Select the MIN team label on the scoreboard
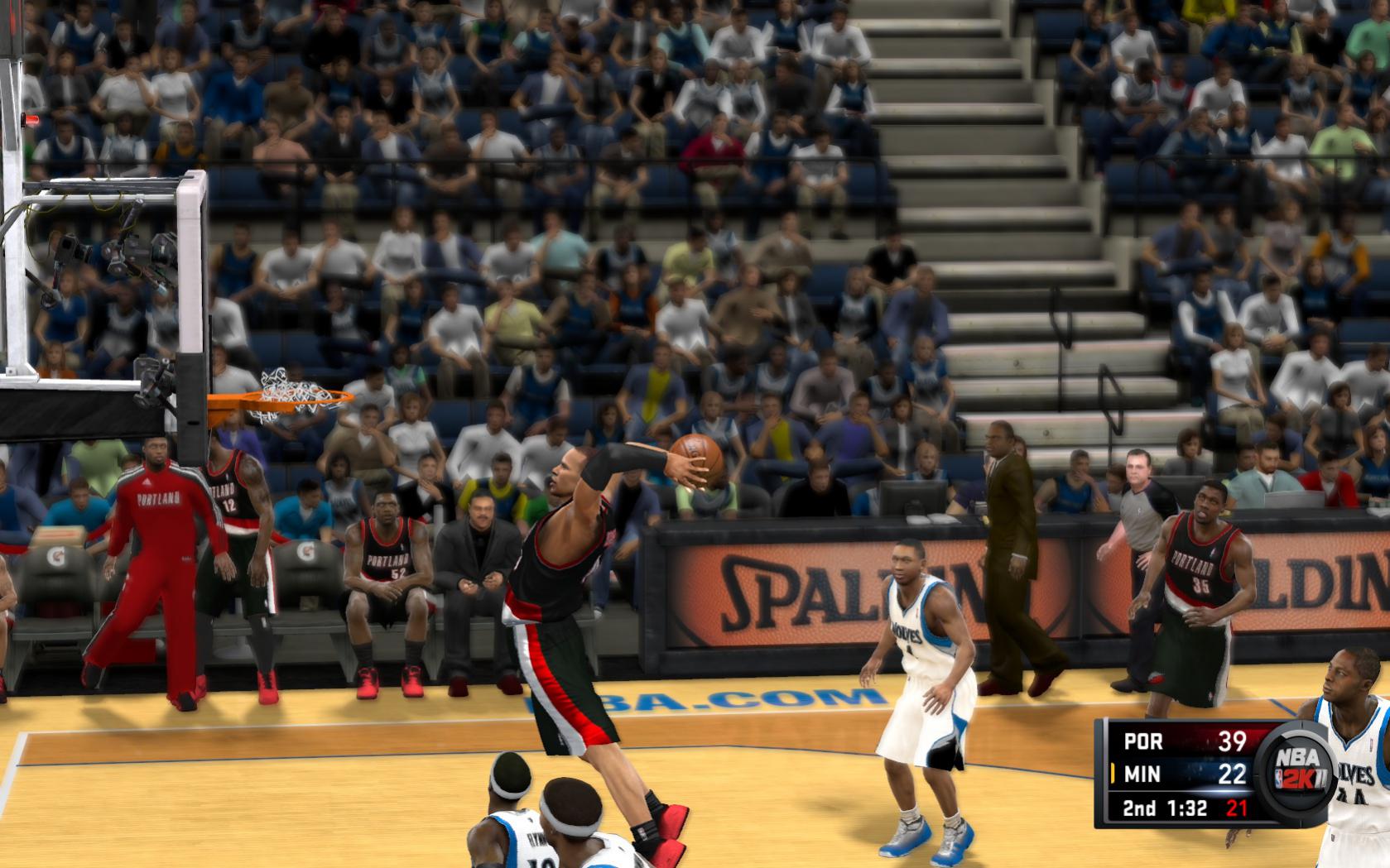 tap(1143, 773)
